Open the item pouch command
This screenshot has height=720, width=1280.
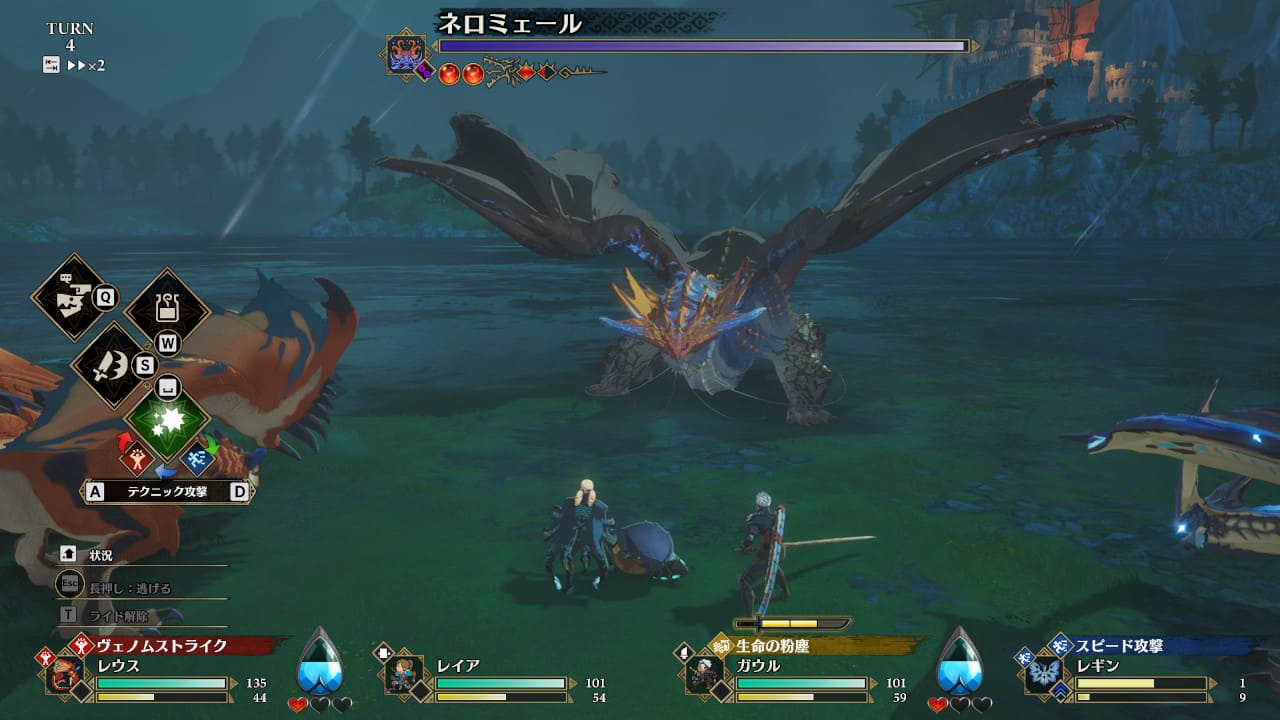(x=166, y=309)
